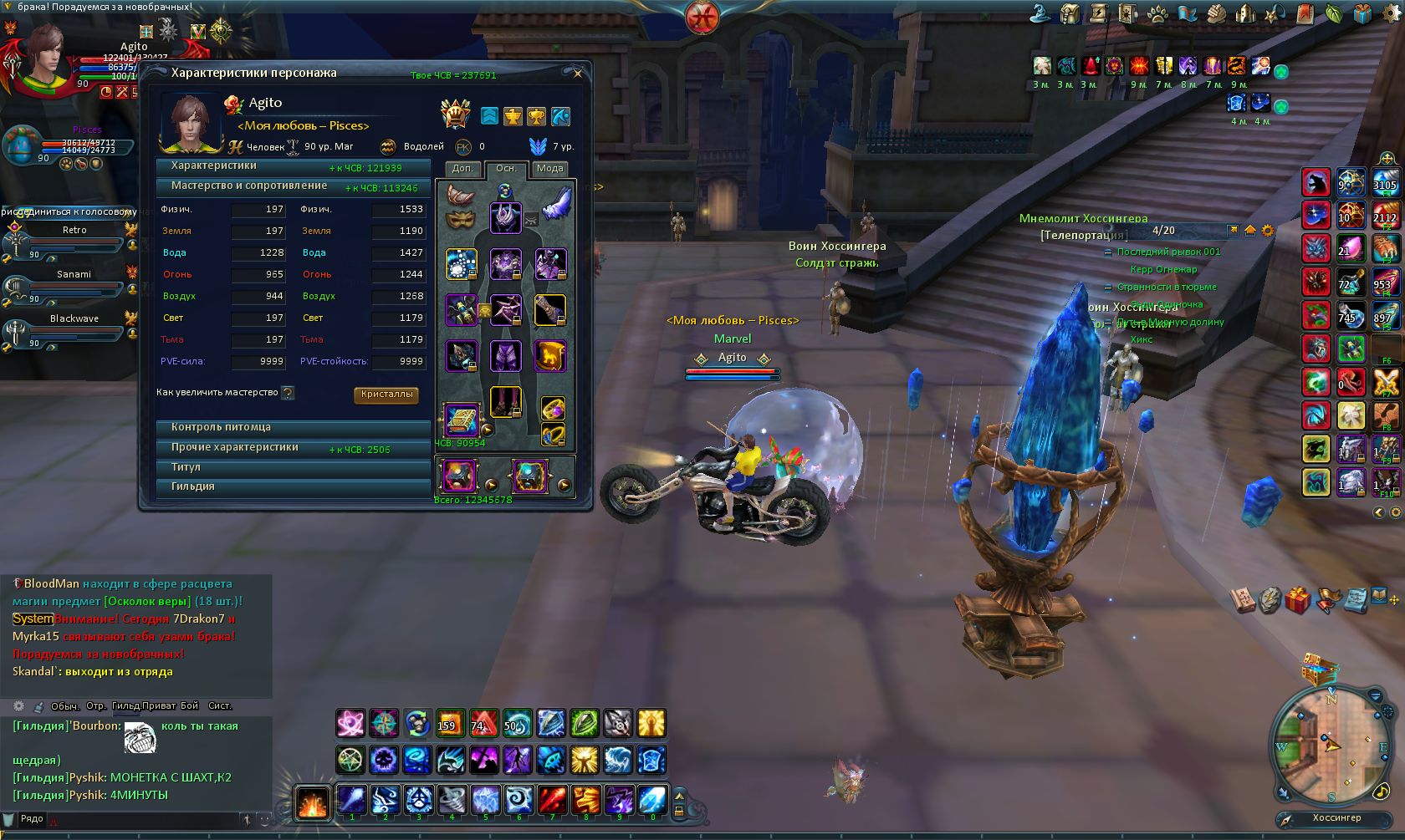Open the gift box icon at top right

pyautogui.click(x=1362, y=14)
